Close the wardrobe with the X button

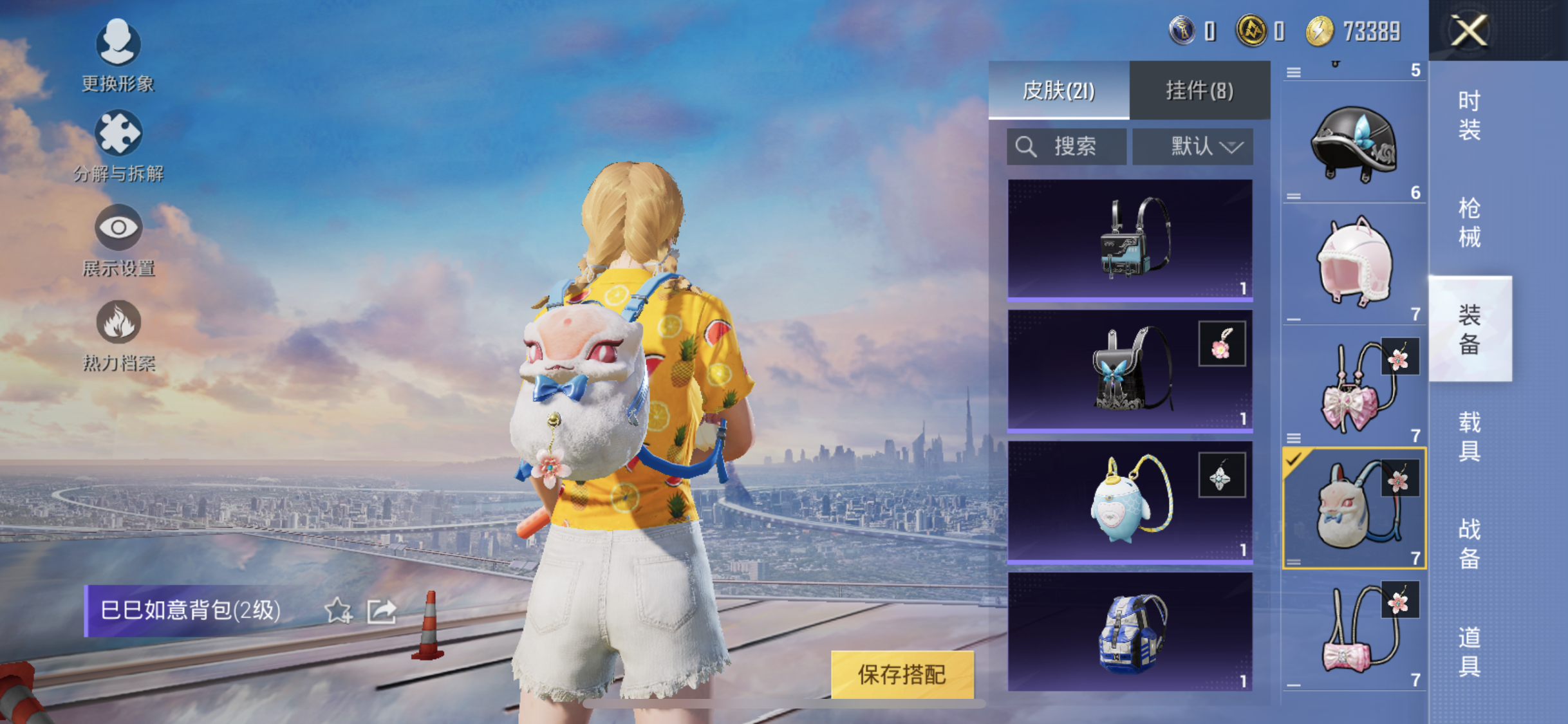point(1469,30)
